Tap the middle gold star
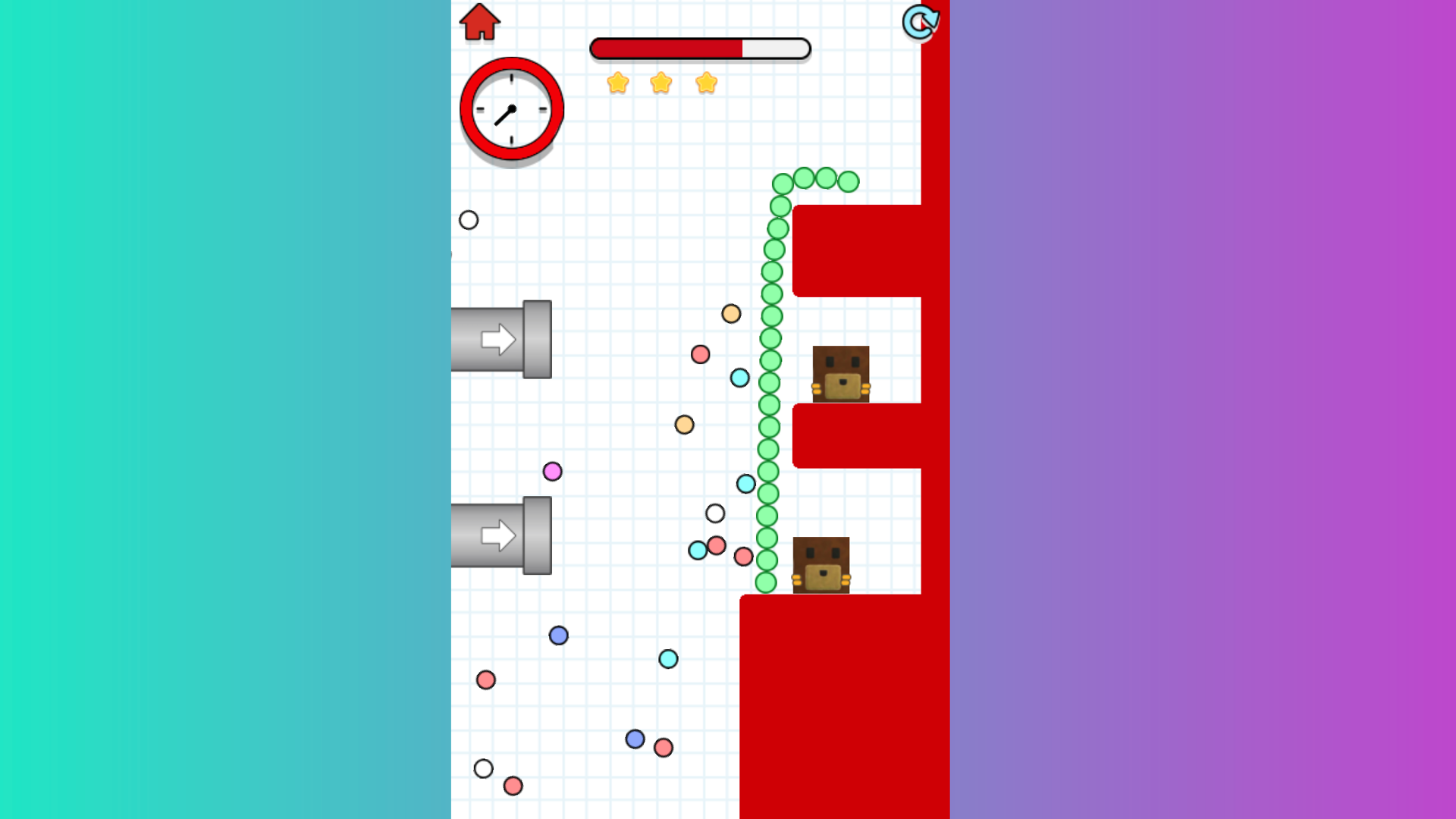The image size is (1456, 819). (661, 83)
